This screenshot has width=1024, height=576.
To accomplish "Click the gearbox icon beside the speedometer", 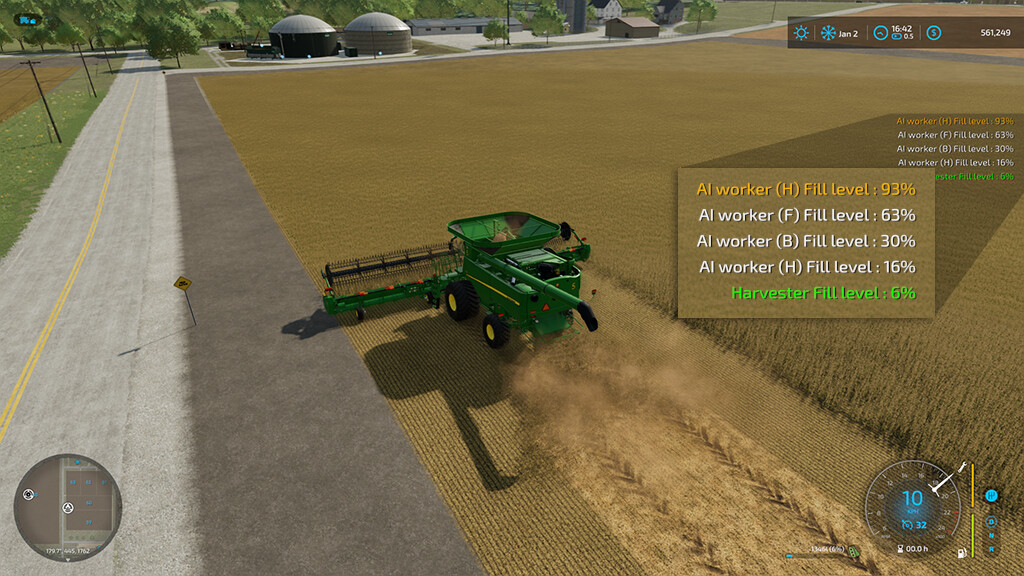I will (991, 496).
